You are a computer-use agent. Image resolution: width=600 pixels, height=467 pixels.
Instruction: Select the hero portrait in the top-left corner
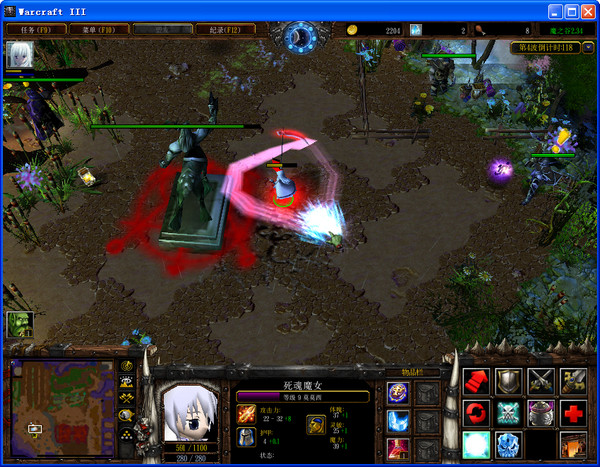19,55
